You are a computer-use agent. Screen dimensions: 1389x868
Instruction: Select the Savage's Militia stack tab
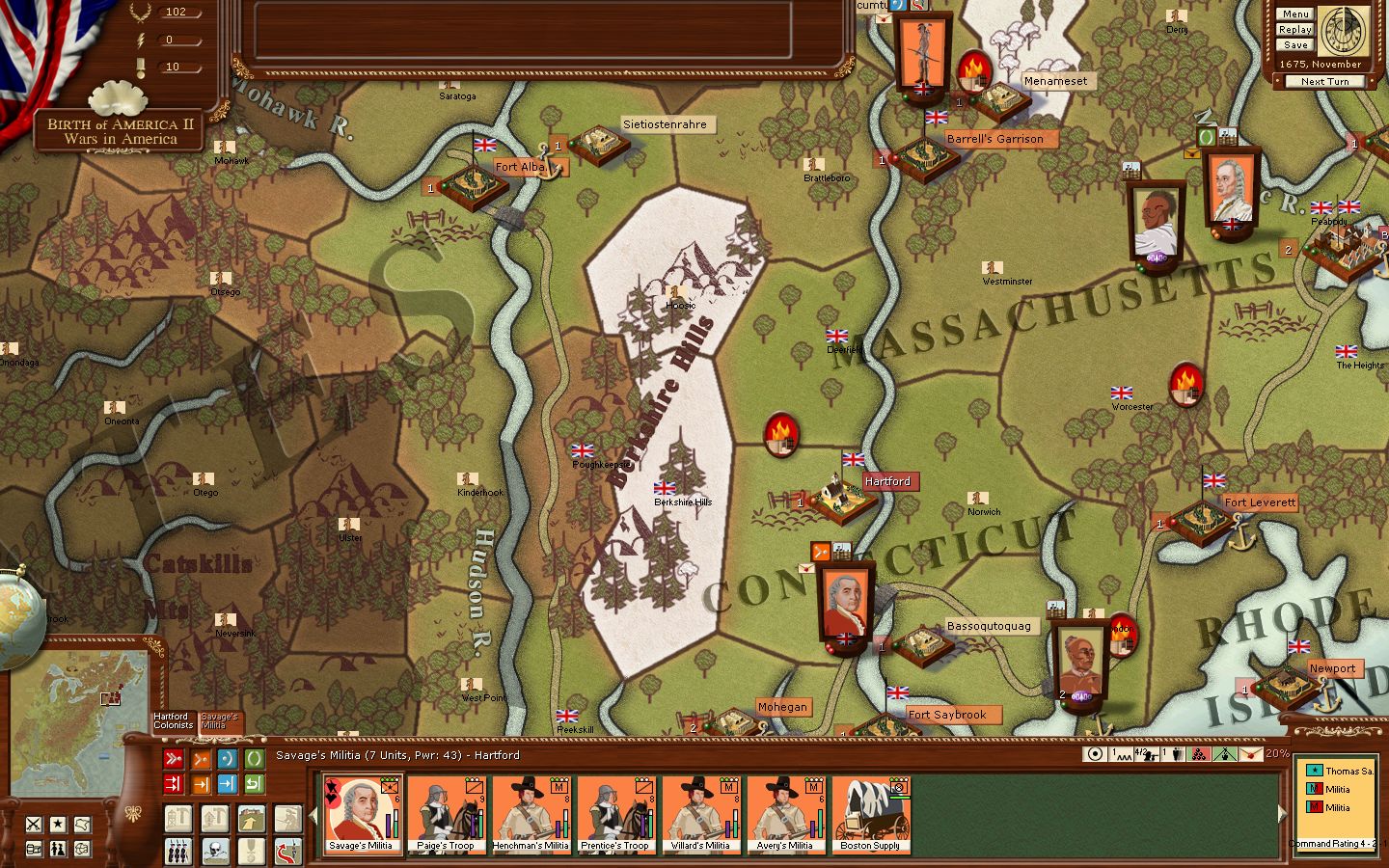tap(220, 721)
